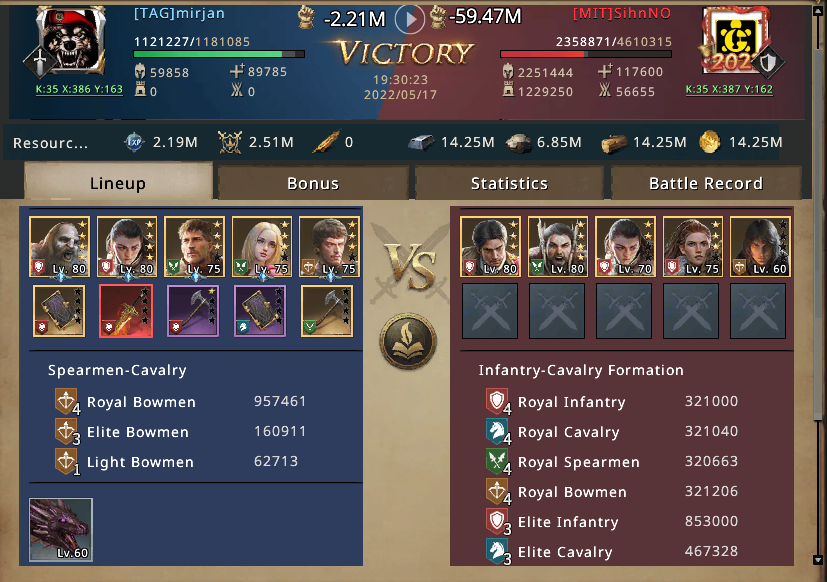Switch to the Lineup tab
This screenshot has height=582, width=827.
click(118, 183)
